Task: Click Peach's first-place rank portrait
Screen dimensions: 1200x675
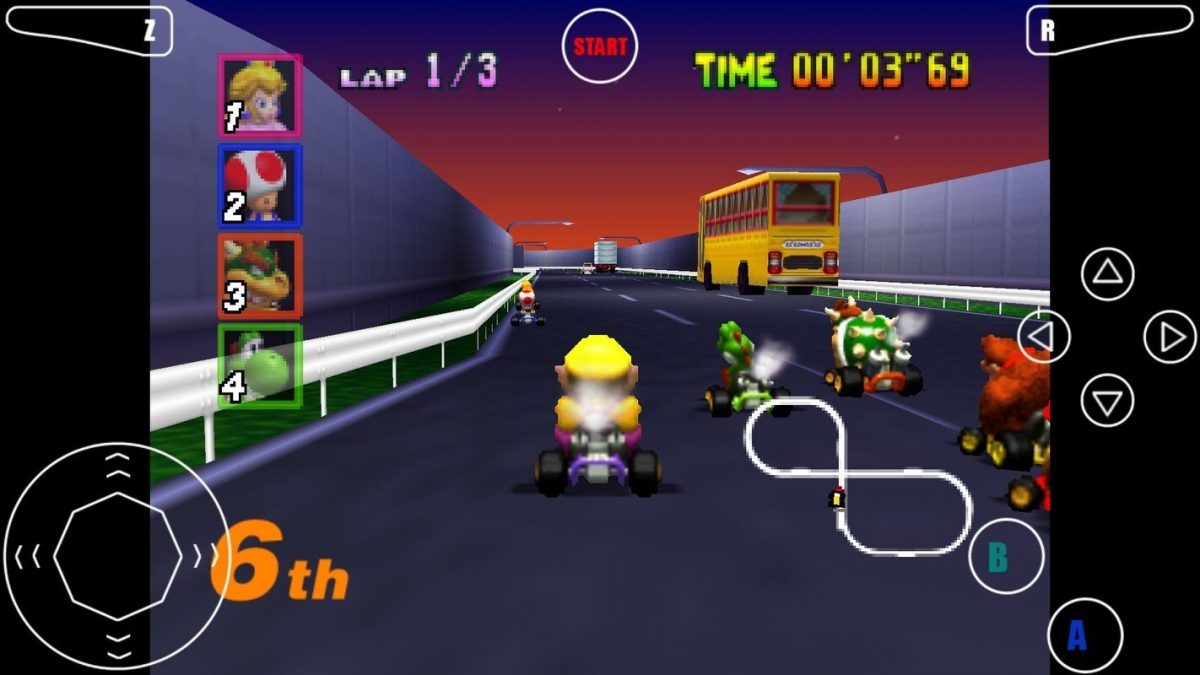Action: tap(260, 96)
